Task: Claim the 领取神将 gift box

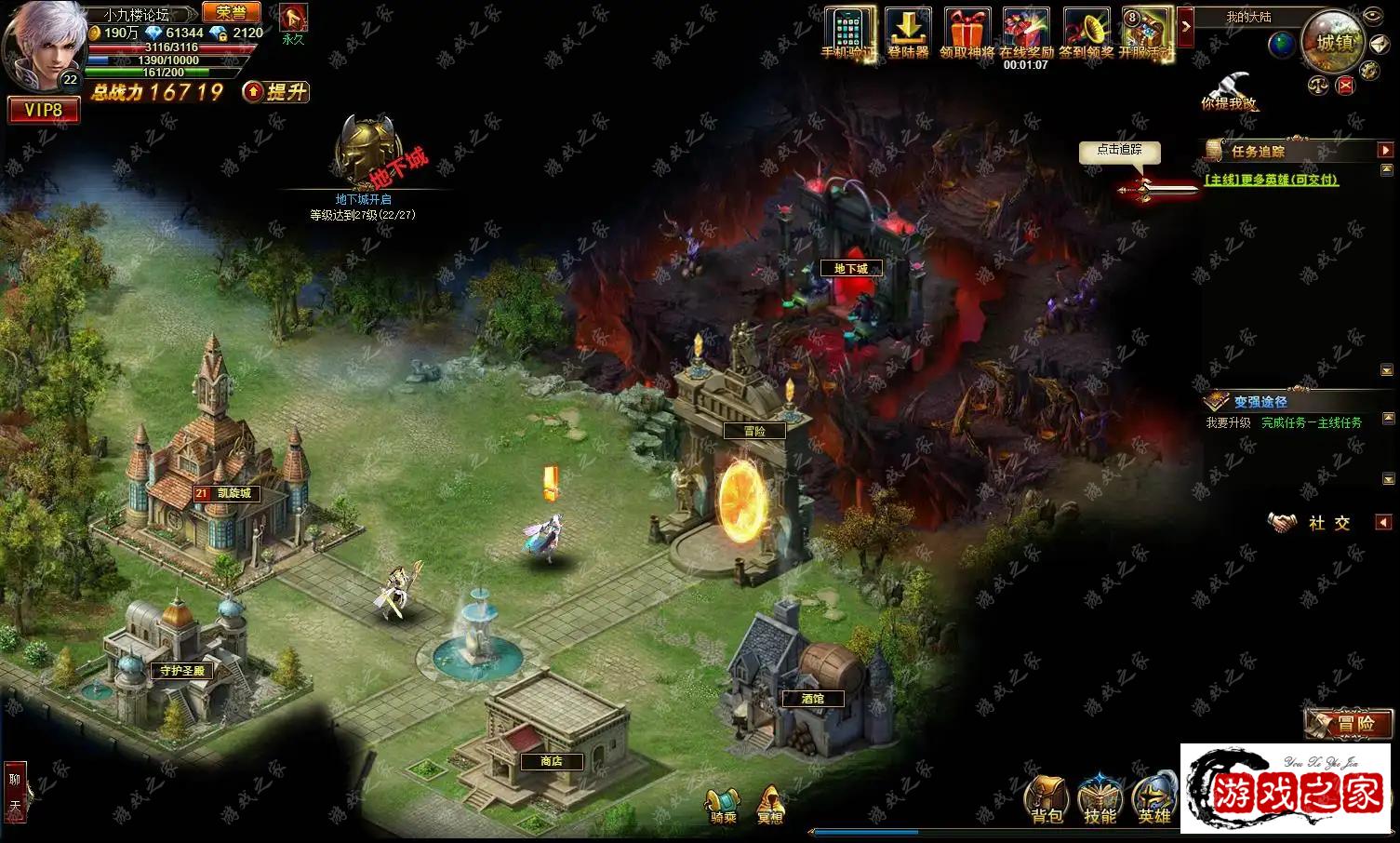Action: point(967,33)
